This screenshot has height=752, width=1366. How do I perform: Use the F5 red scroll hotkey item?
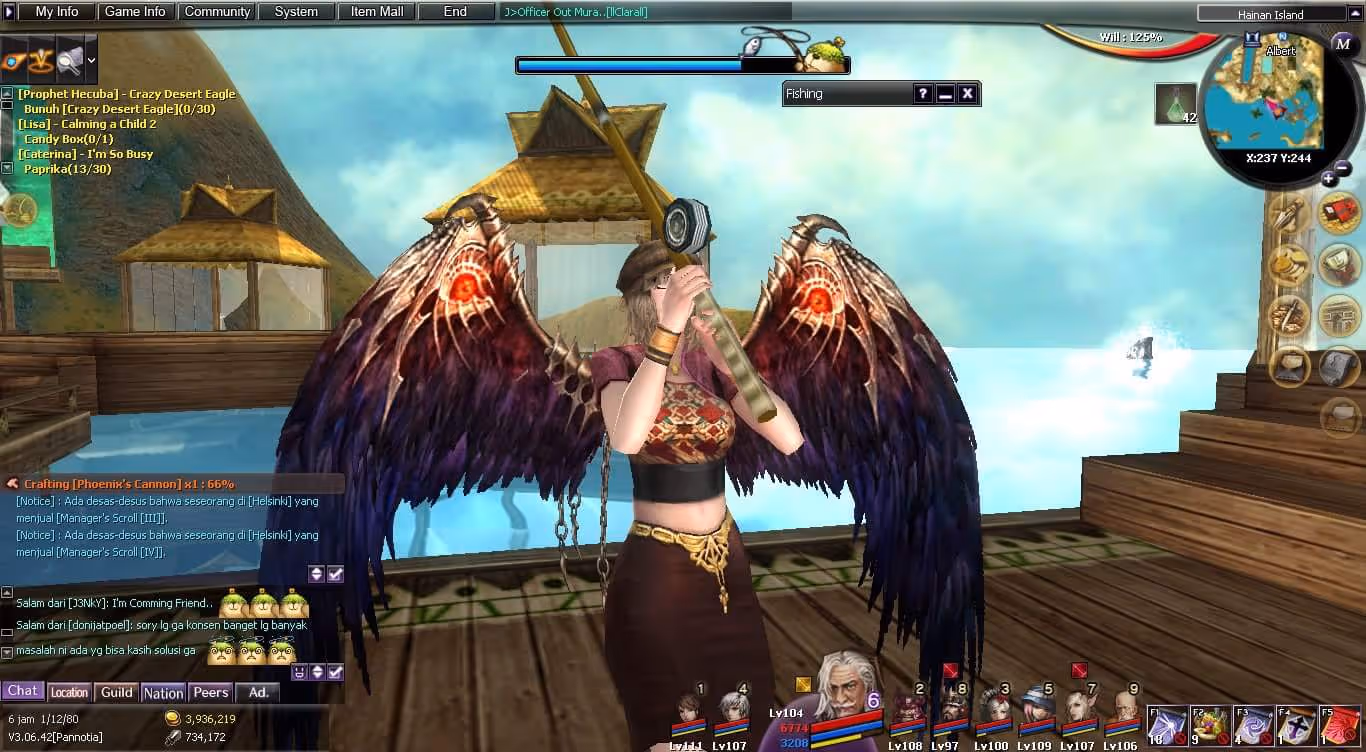[x=1340, y=726]
